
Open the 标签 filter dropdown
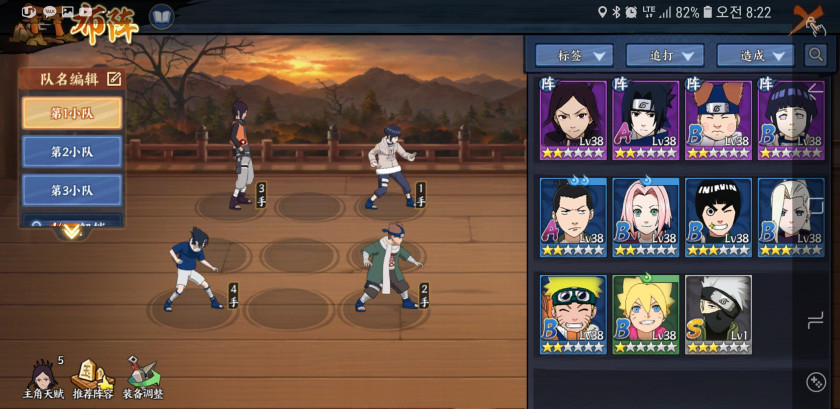[574, 55]
